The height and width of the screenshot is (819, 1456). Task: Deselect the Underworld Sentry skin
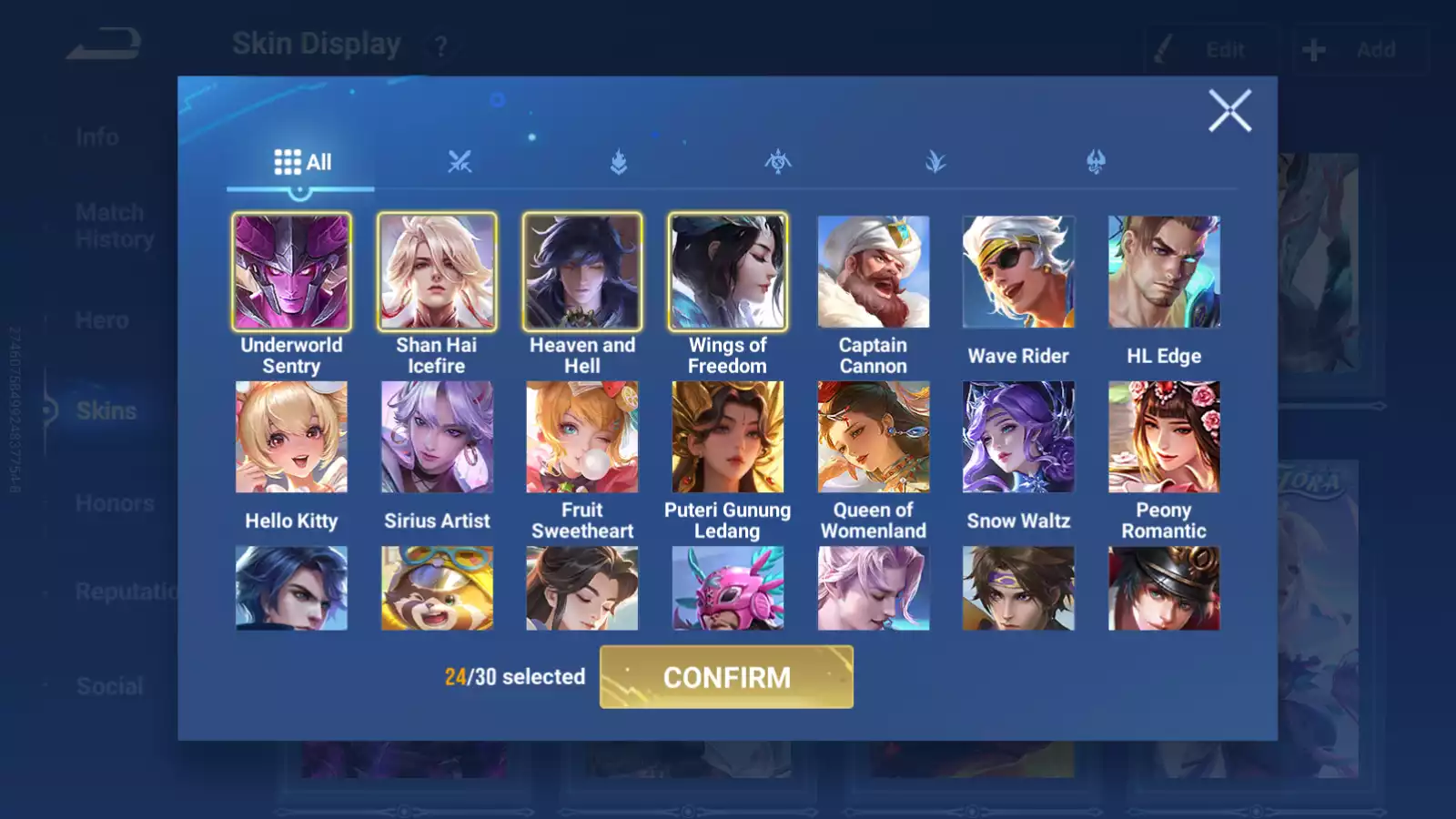click(x=291, y=271)
